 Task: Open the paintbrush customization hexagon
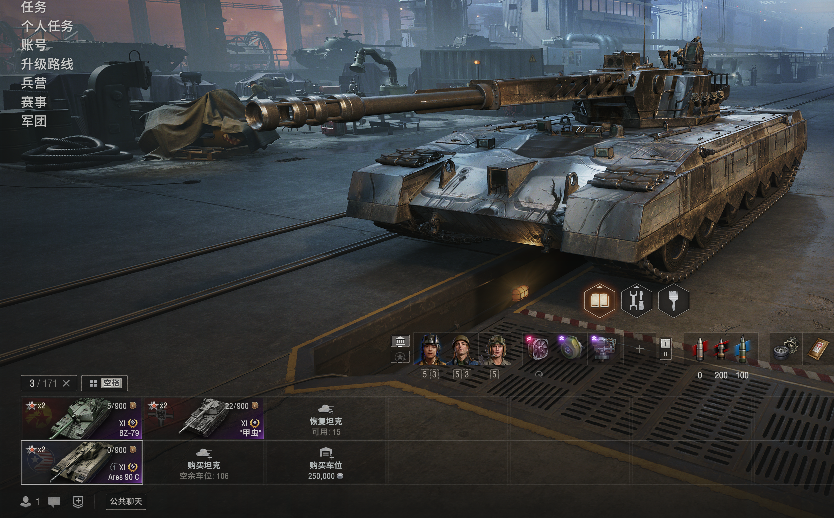click(x=674, y=299)
